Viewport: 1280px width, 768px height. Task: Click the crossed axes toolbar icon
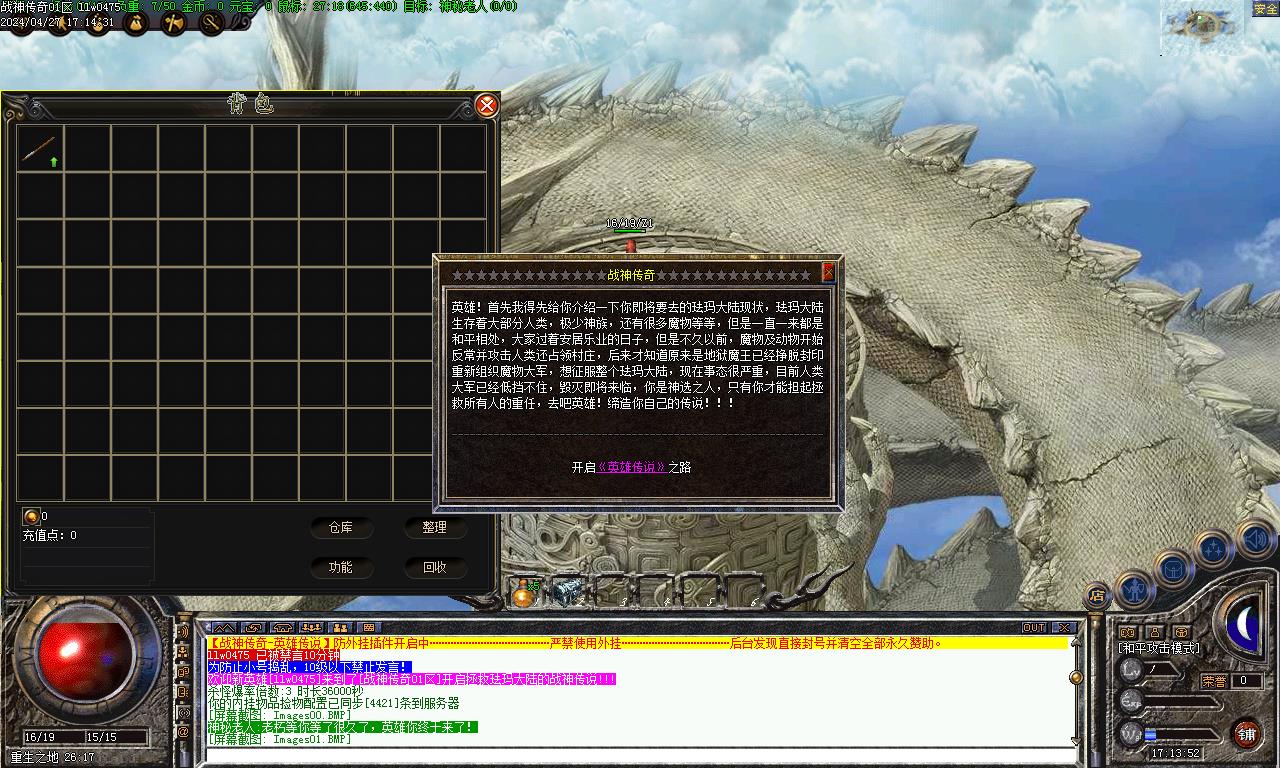[173, 24]
